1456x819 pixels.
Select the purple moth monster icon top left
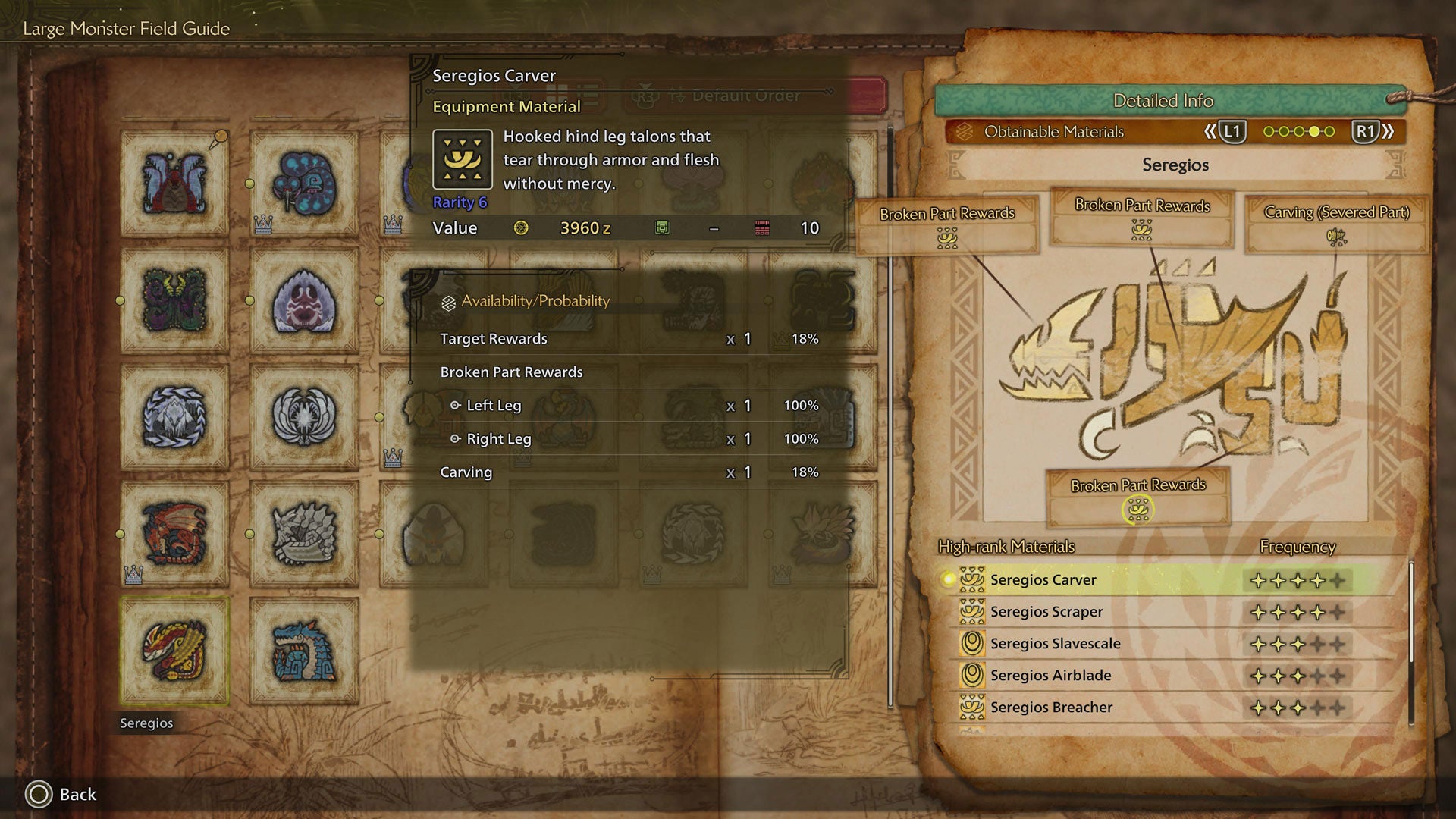coord(174,184)
